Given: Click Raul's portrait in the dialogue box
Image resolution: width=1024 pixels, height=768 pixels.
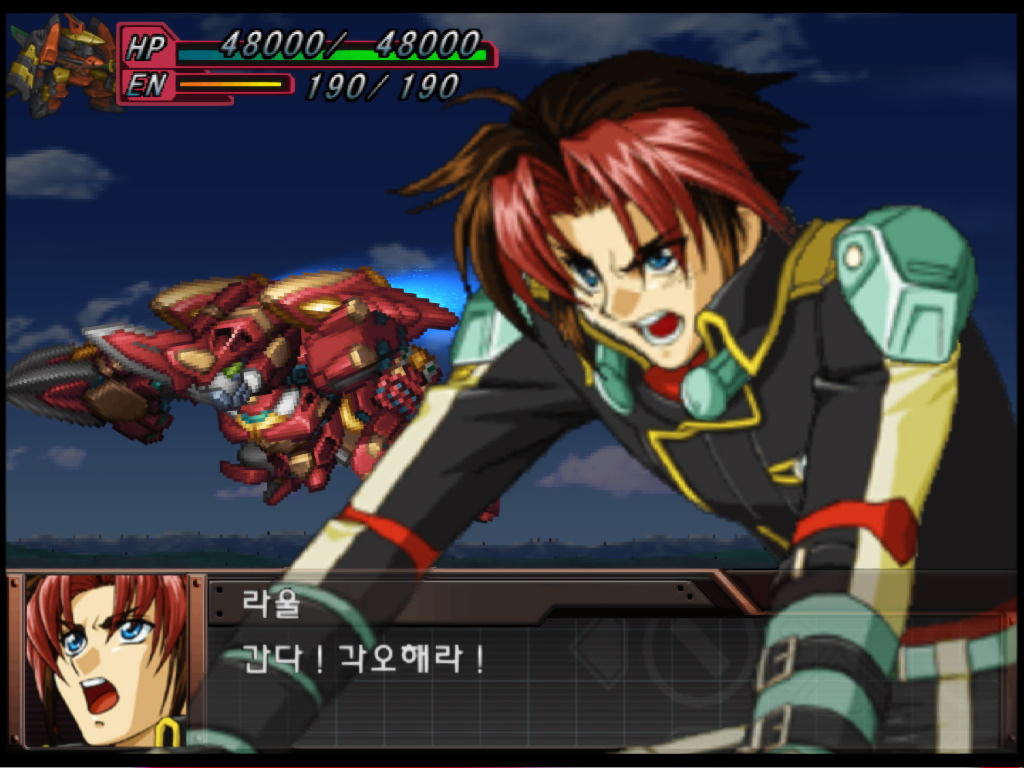Looking at the screenshot, I should [106, 661].
